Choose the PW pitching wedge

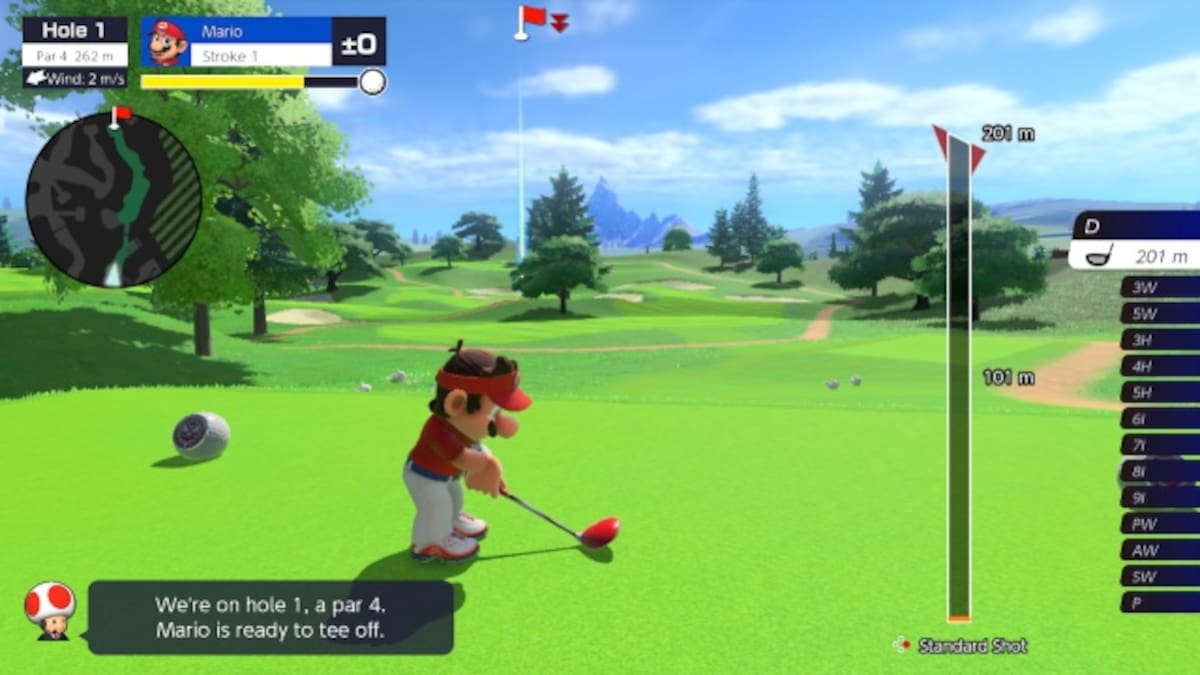click(1160, 523)
